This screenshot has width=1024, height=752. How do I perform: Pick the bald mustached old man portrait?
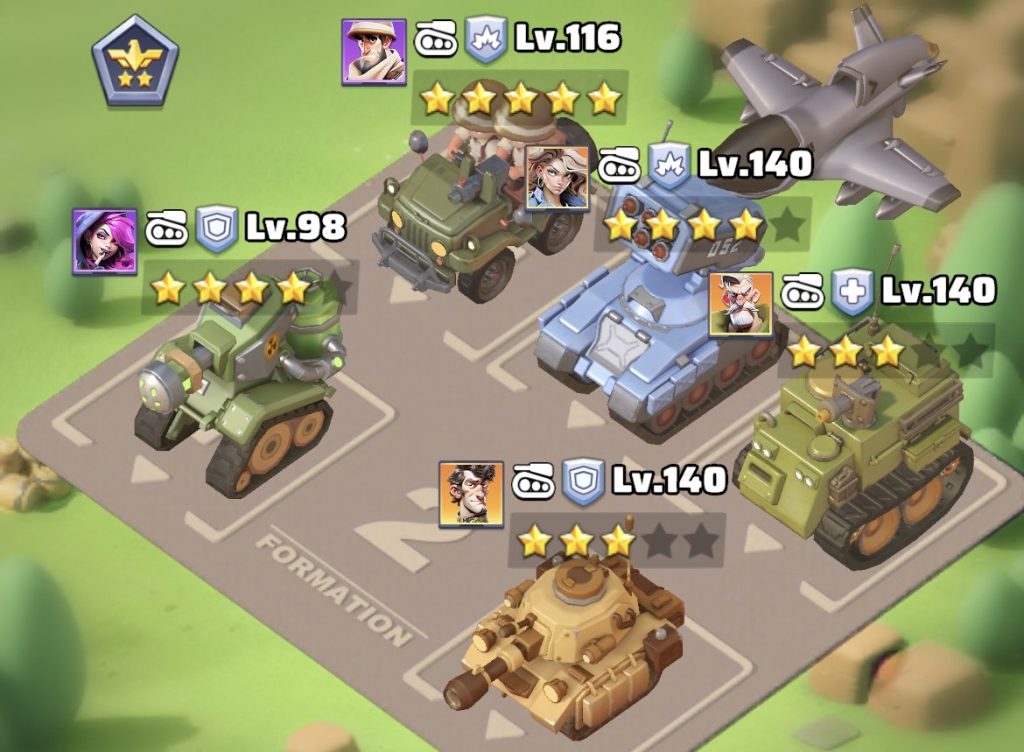point(741,303)
